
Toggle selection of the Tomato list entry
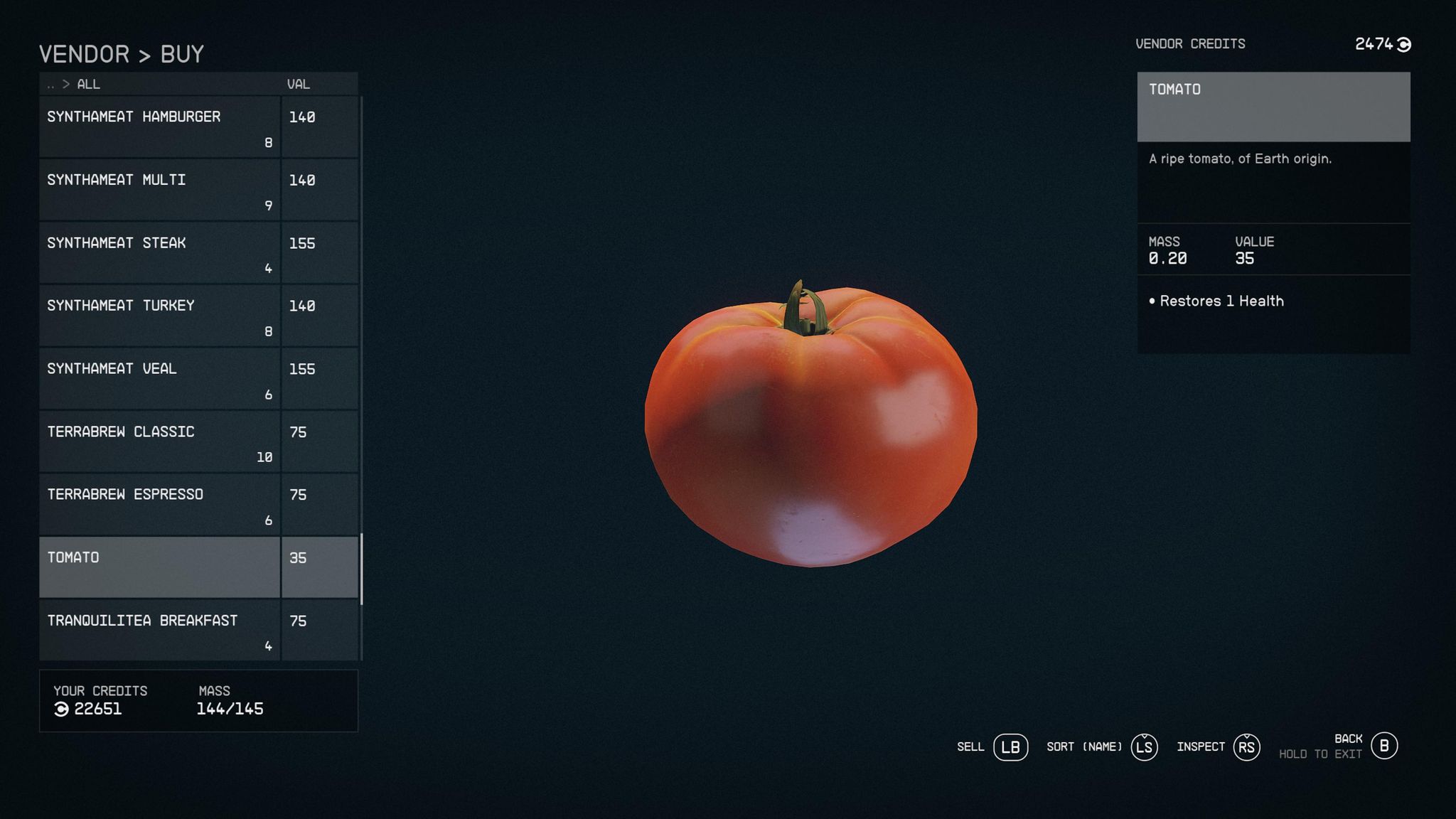tap(160, 567)
